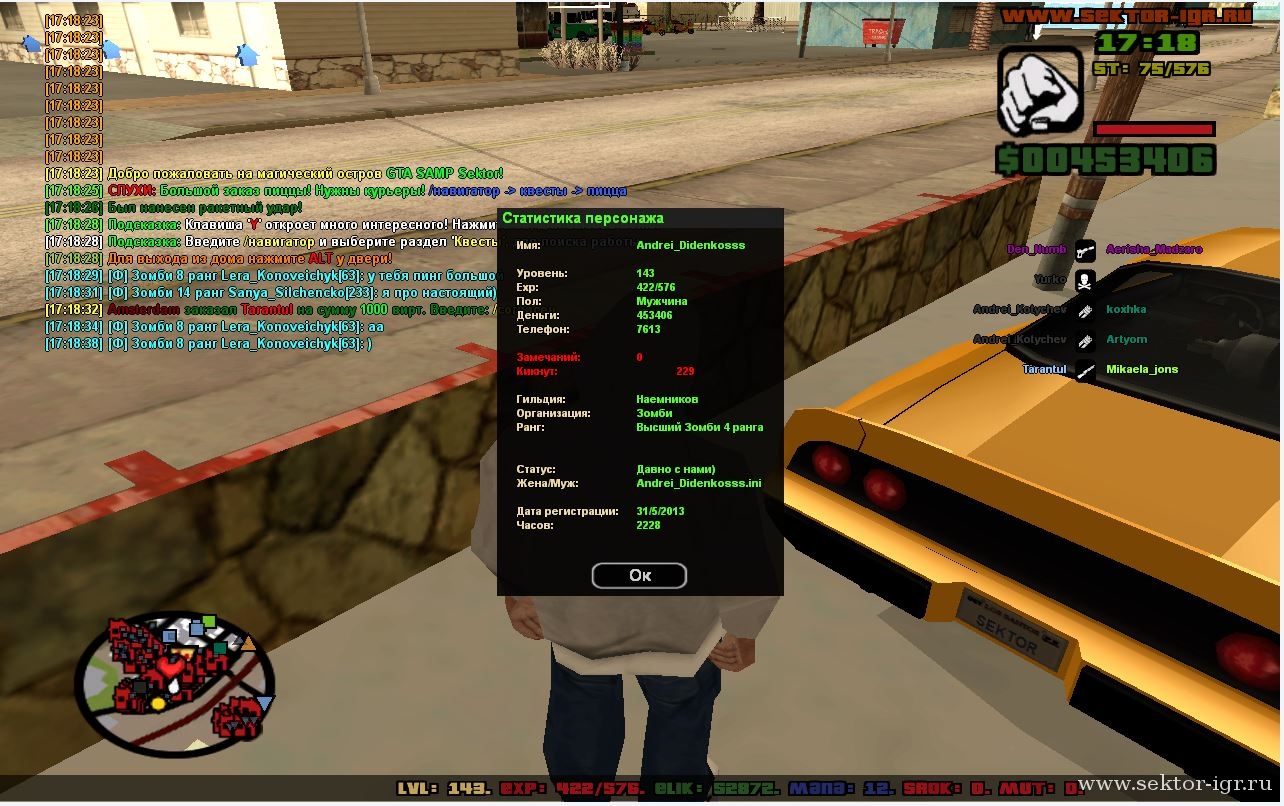Confirm the stats dialog with Ок
Screen dimensions: 1284x806
[639, 575]
